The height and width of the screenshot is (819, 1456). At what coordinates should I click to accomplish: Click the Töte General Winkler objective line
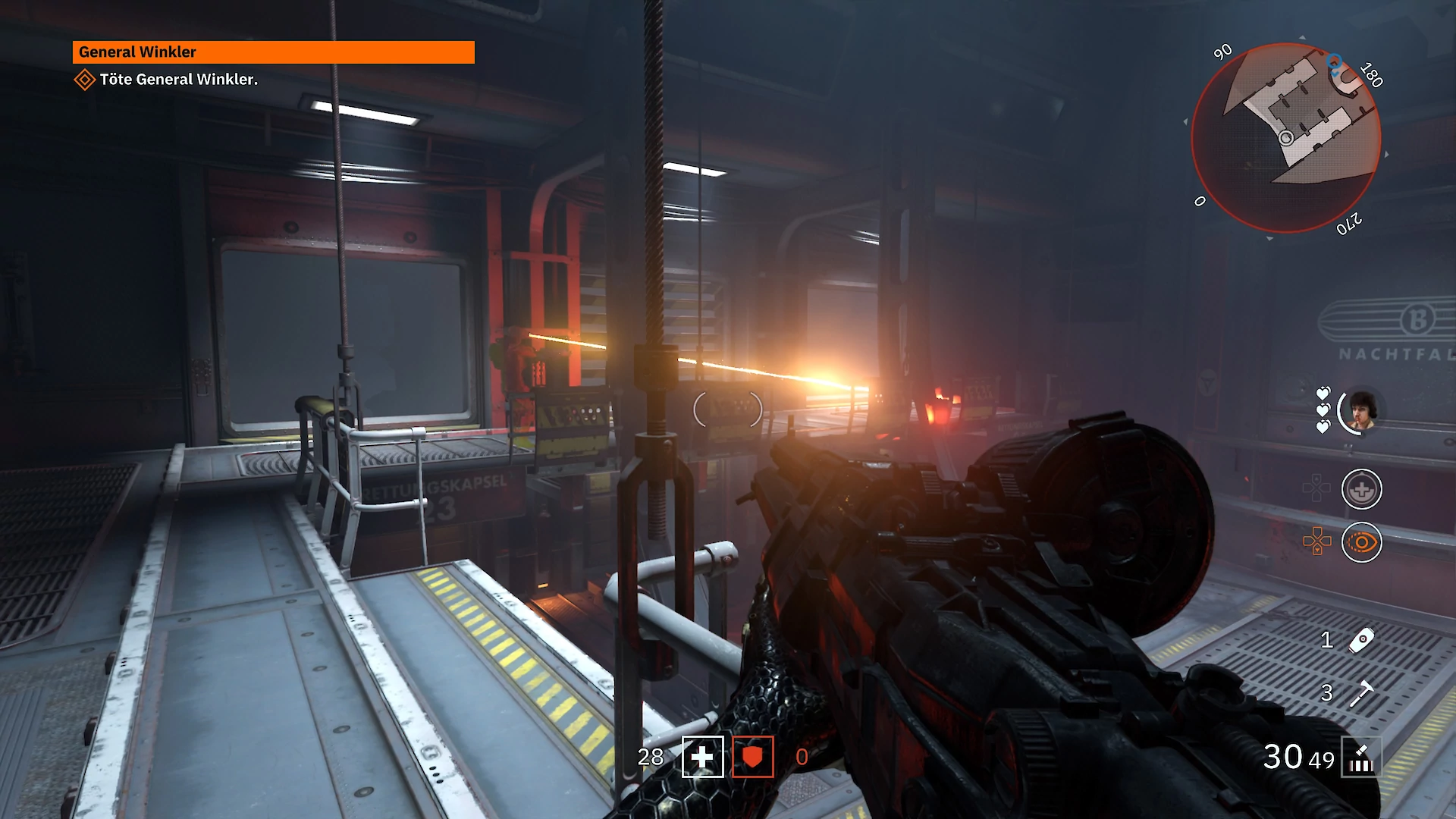click(x=178, y=80)
